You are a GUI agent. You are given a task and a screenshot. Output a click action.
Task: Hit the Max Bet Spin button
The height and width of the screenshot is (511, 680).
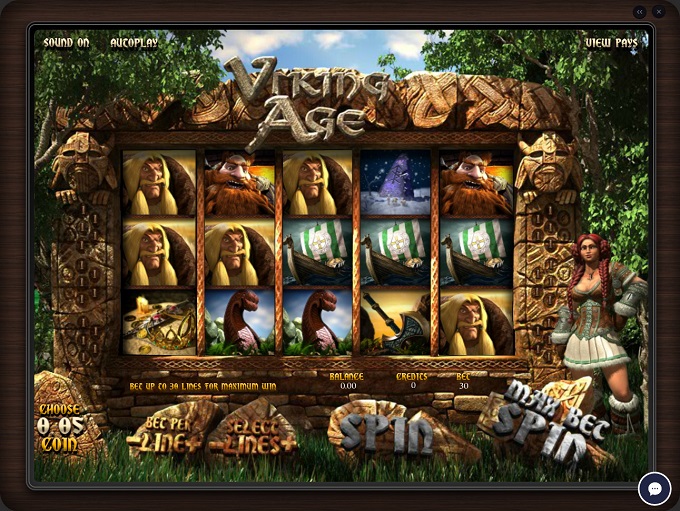pyautogui.click(x=545, y=422)
